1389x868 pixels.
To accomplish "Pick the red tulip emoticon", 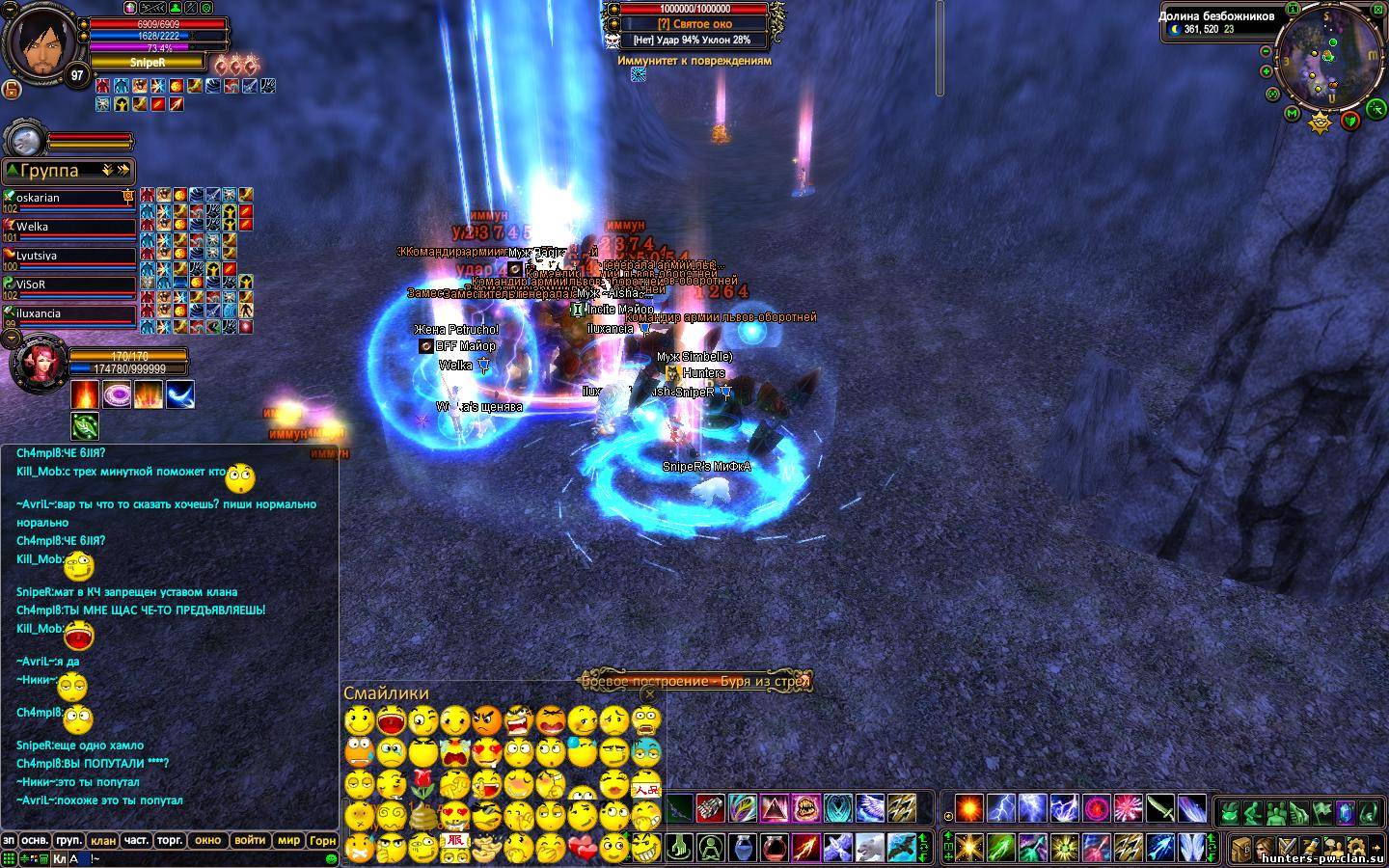I will coord(422,782).
